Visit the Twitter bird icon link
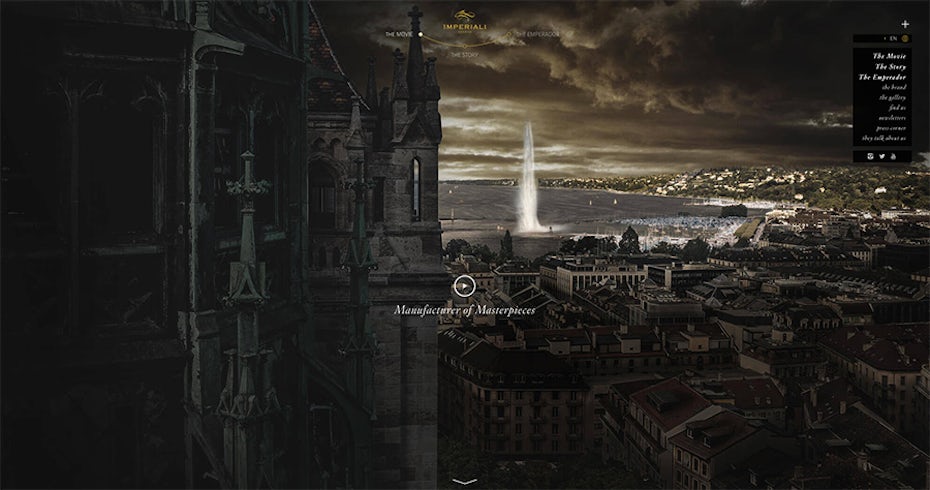The image size is (930, 490). (x=880, y=155)
